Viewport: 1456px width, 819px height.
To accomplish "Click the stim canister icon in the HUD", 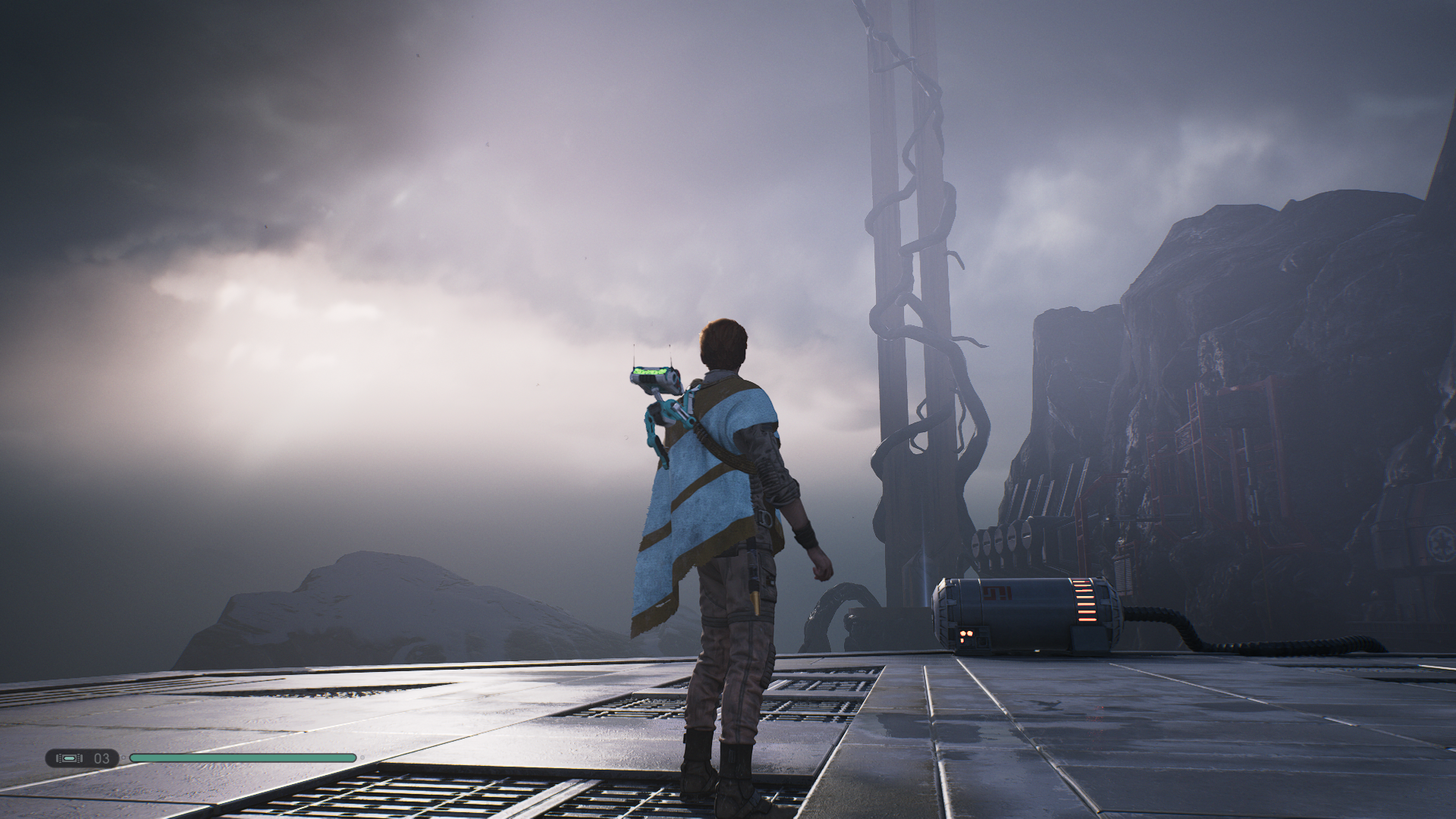I will point(68,758).
